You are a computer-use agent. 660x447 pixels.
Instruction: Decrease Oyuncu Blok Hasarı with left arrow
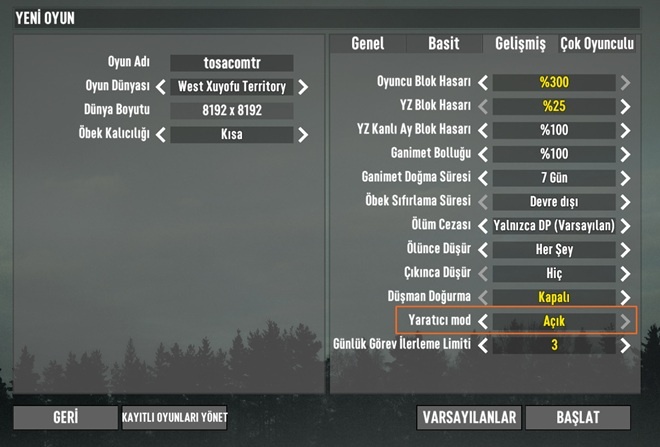(x=483, y=83)
